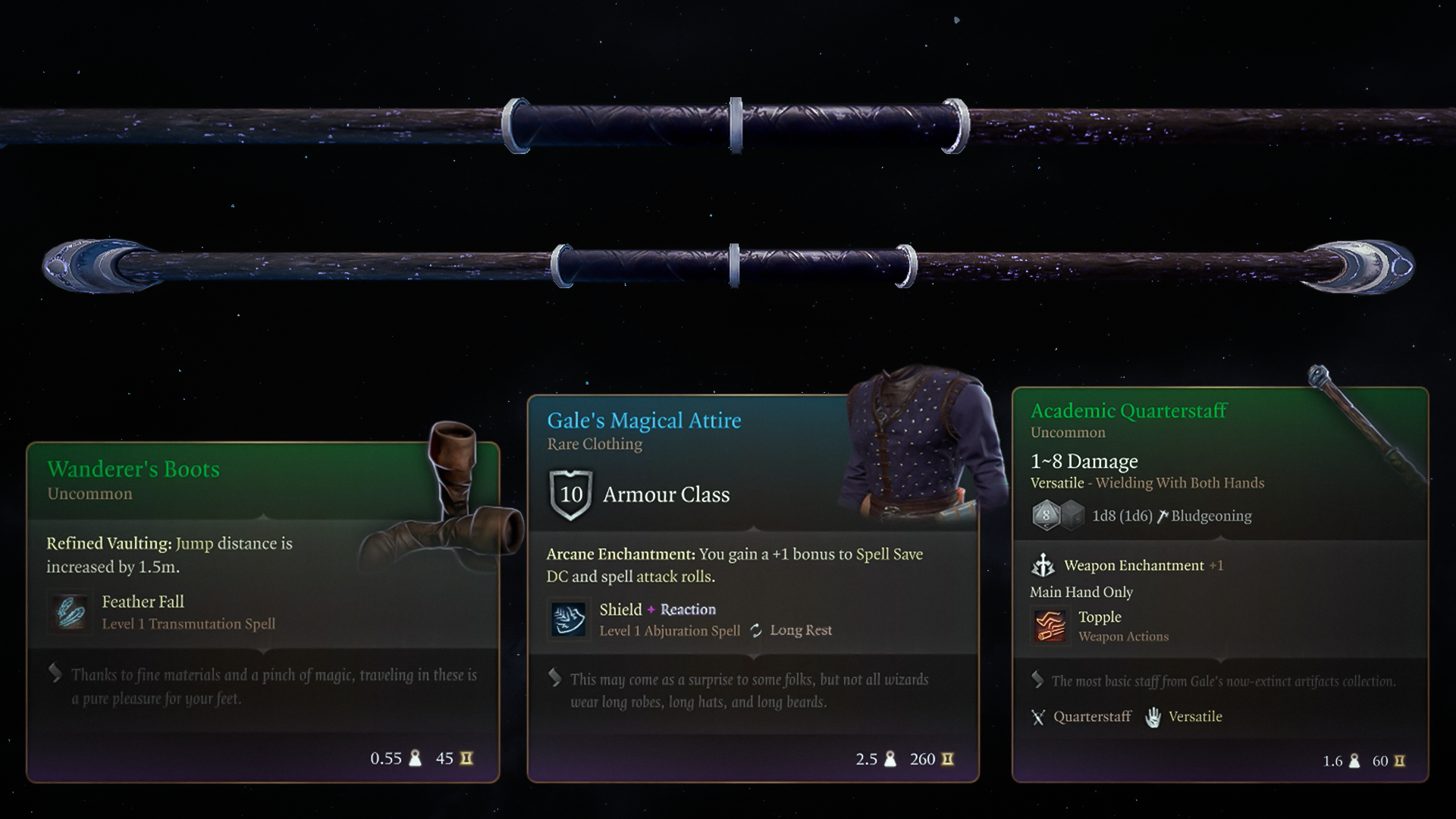The height and width of the screenshot is (819, 1456).
Task: Click the 1d8 damage dice icon
Action: 1046,516
